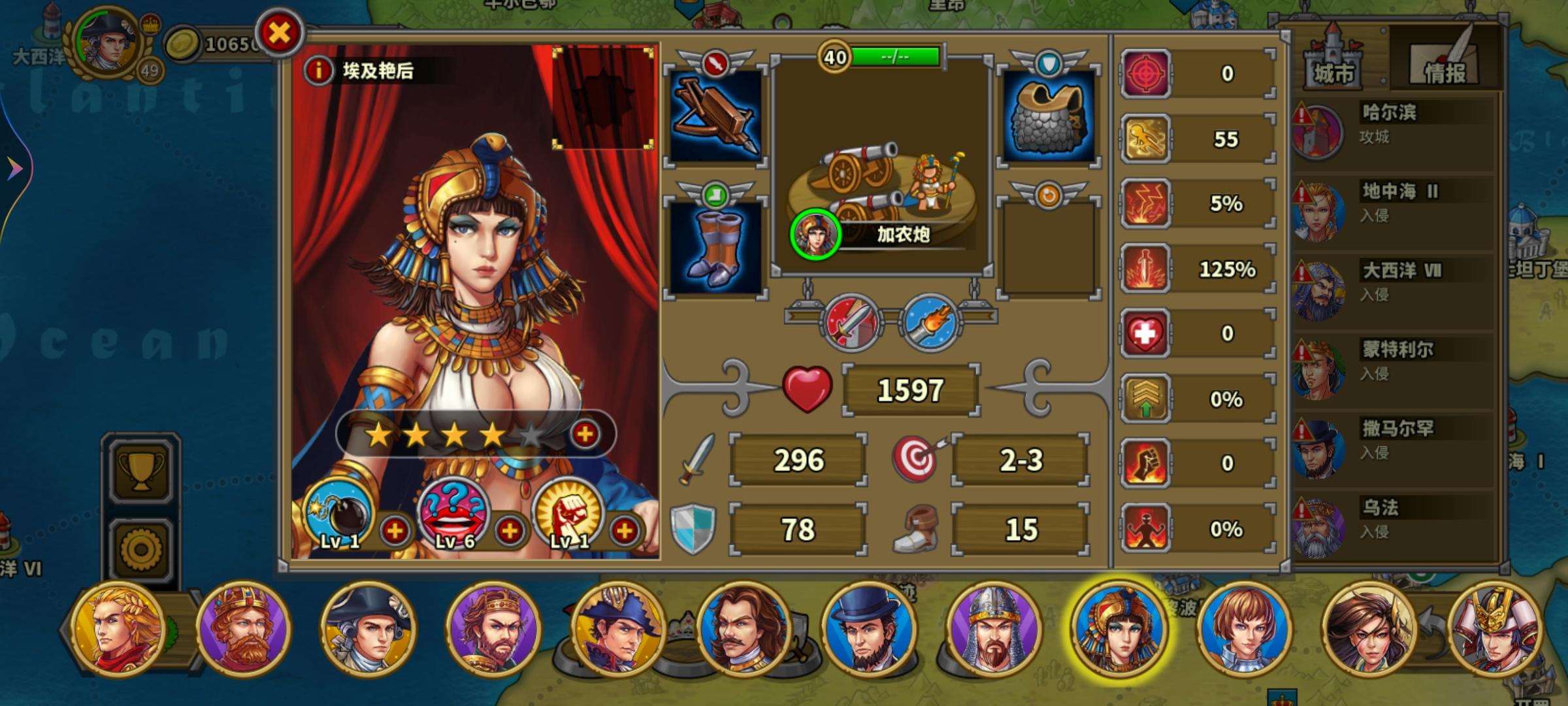Open the 哈尔滨 siege entry in intel list

(x=1390, y=116)
